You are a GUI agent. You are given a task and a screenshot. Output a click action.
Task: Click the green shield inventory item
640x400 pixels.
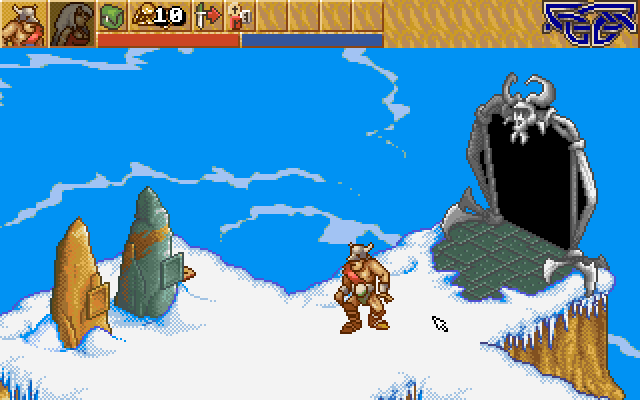111,16
